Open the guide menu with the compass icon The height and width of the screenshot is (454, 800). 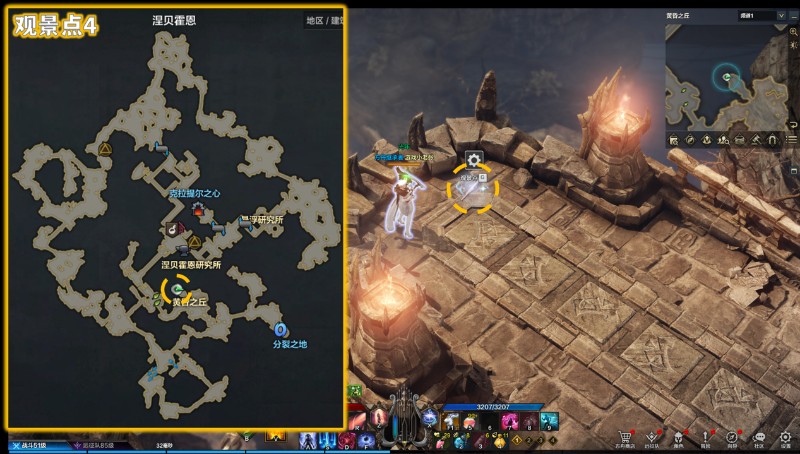click(x=732, y=436)
